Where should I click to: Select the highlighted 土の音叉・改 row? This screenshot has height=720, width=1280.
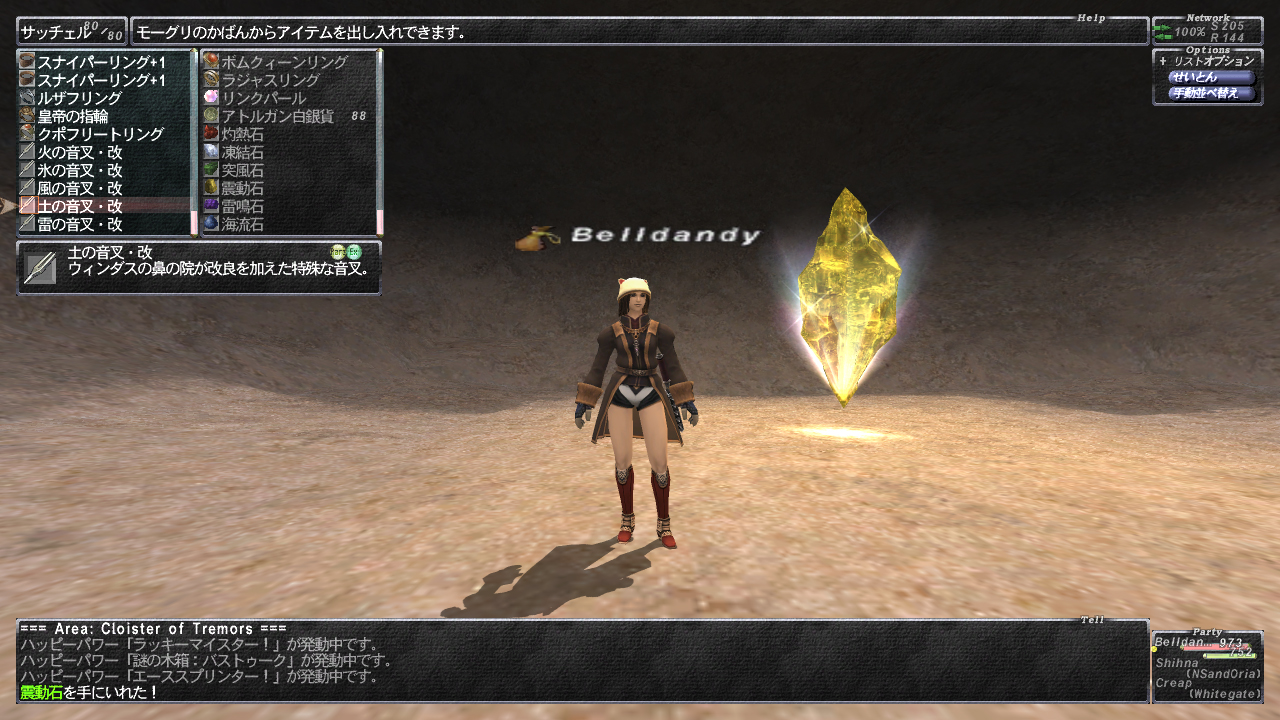[80, 206]
